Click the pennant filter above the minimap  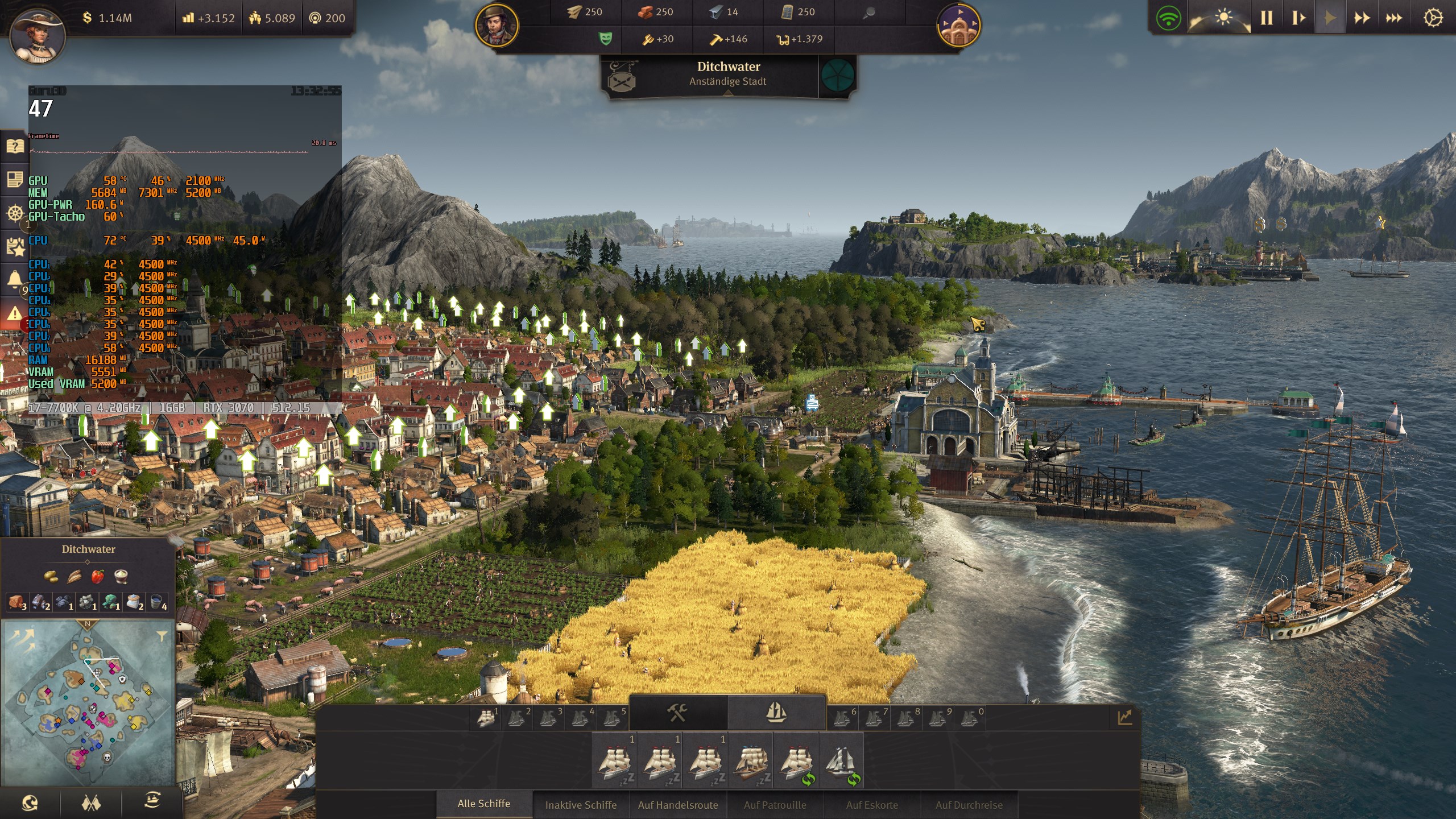(x=161, y=638)
